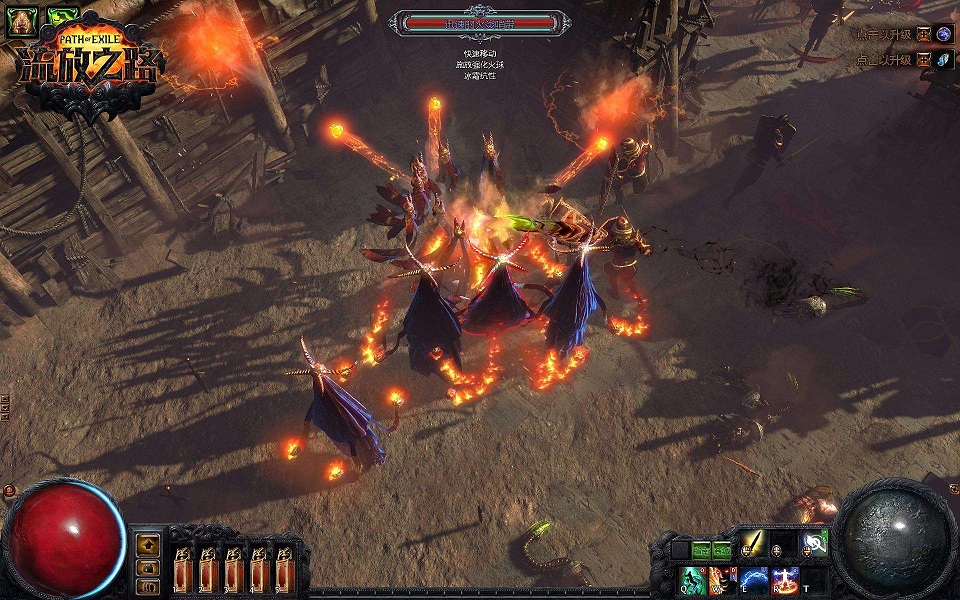The width and height of the screenshot is (960, 600).
Task: Use the life flask in slot 5
Action: tap(284, 568)
